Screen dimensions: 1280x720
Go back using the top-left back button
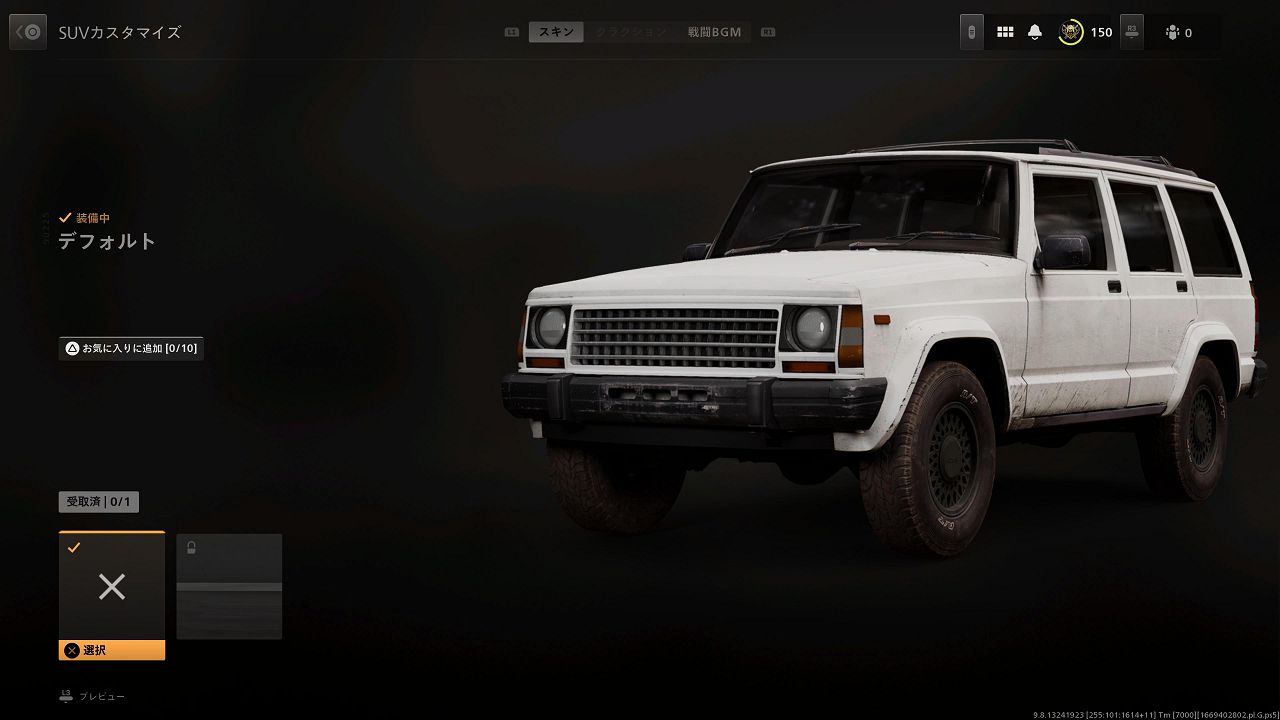pos(28,32)
